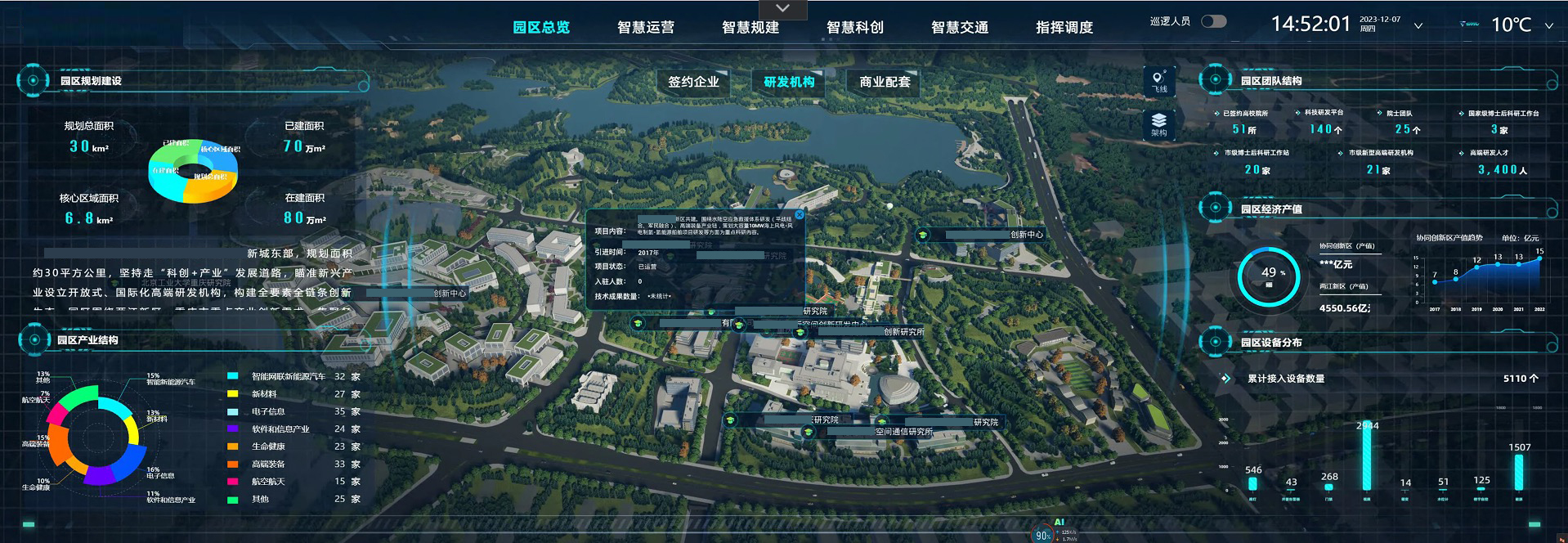Select the 创新研究所 map marker

[903, 332]
